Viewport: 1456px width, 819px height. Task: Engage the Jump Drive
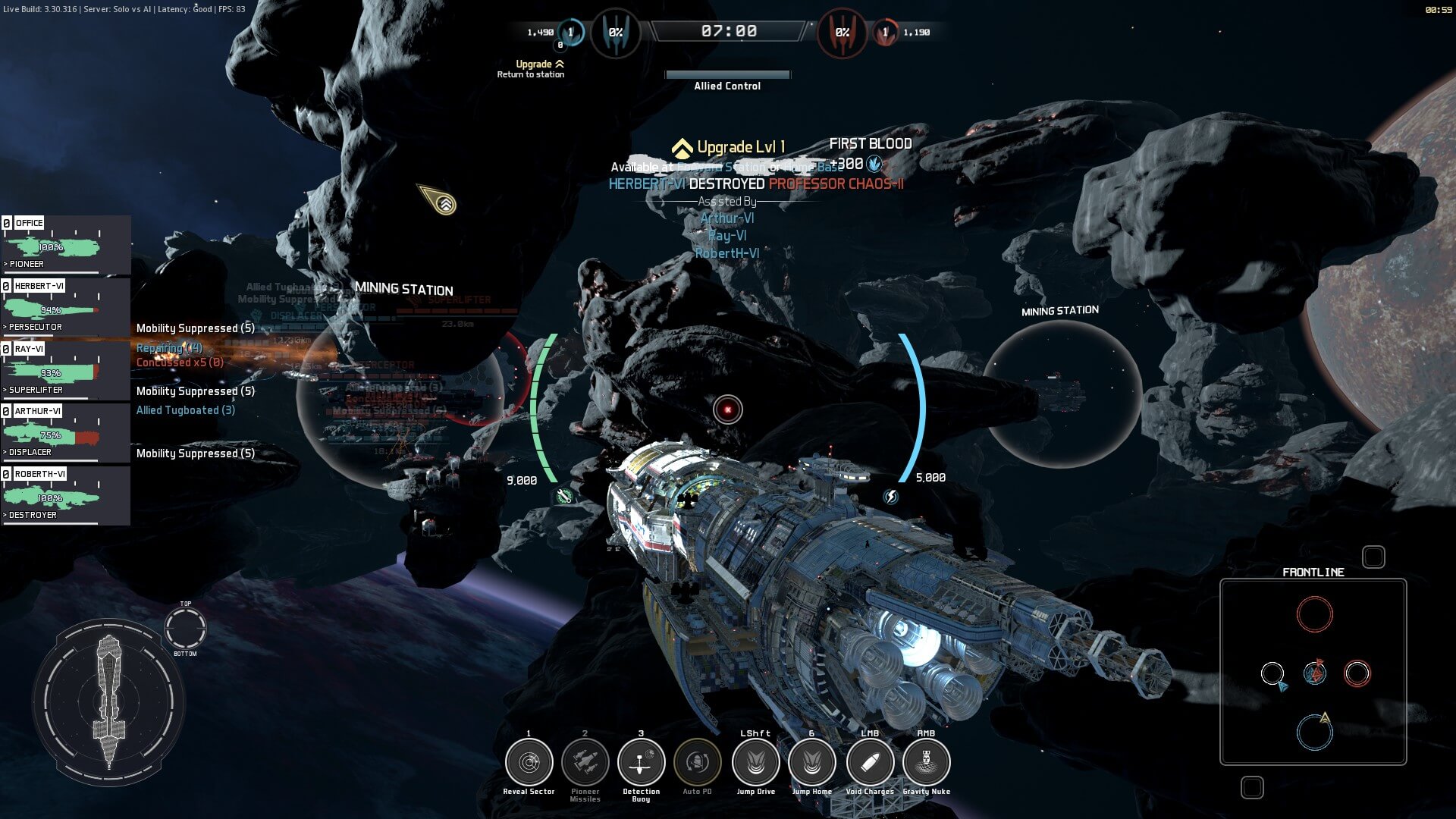coord(755,762)
